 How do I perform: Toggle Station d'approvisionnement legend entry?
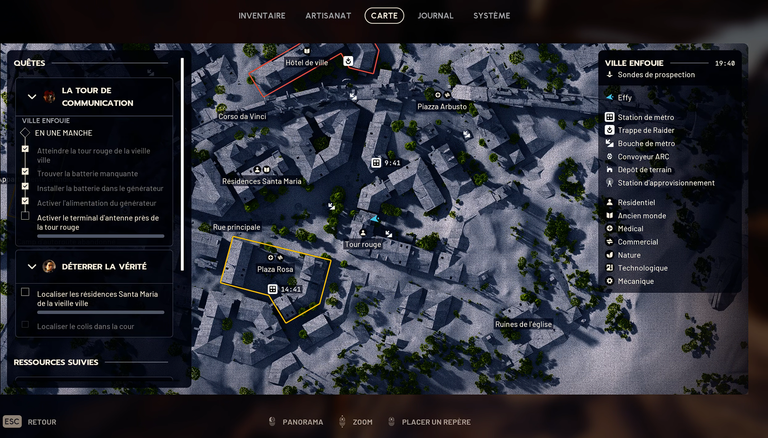[665, 182]
